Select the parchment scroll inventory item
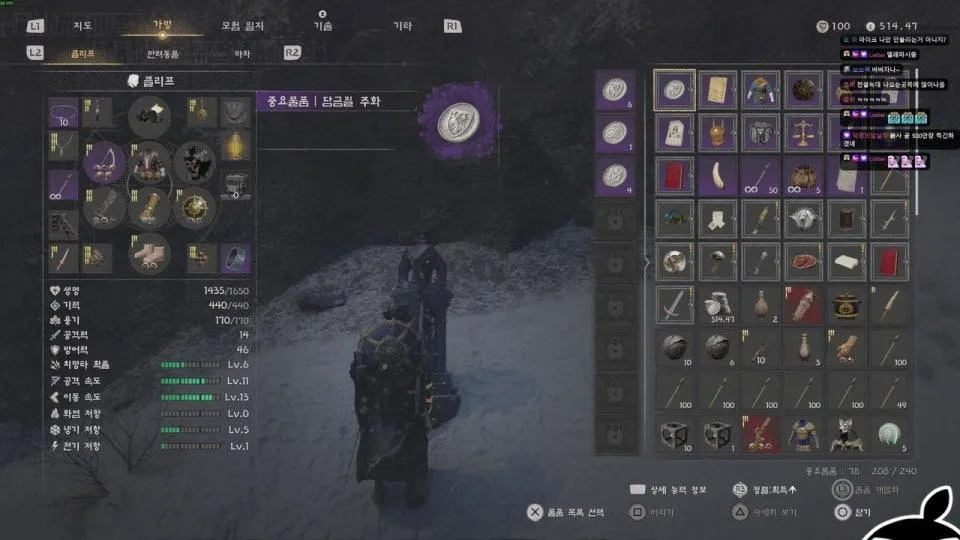The width and height of the screenshot is (960, 540). tap(718, 90)
